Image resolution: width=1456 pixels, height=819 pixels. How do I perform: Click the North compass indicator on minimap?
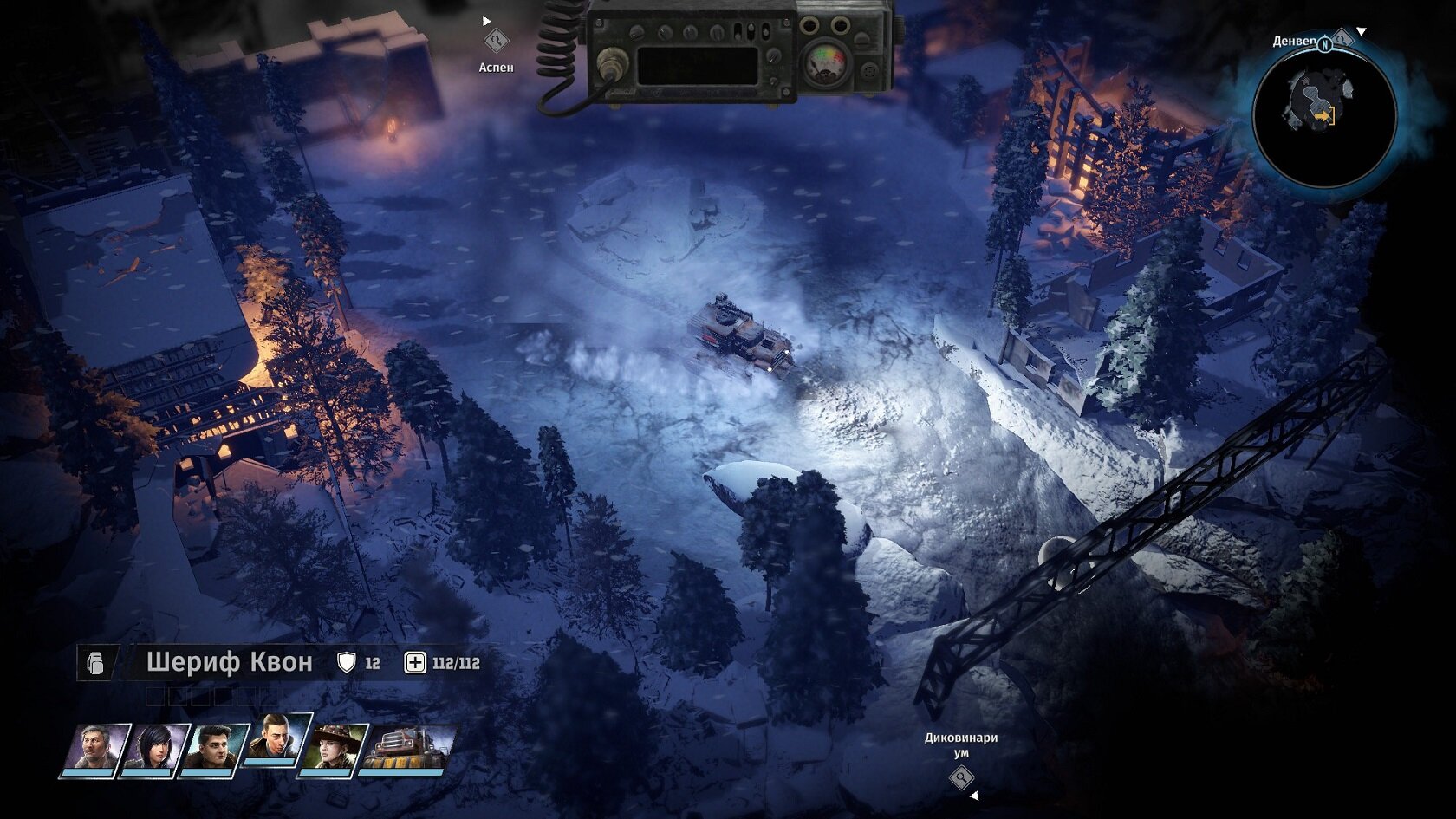tap(1324, 44)
